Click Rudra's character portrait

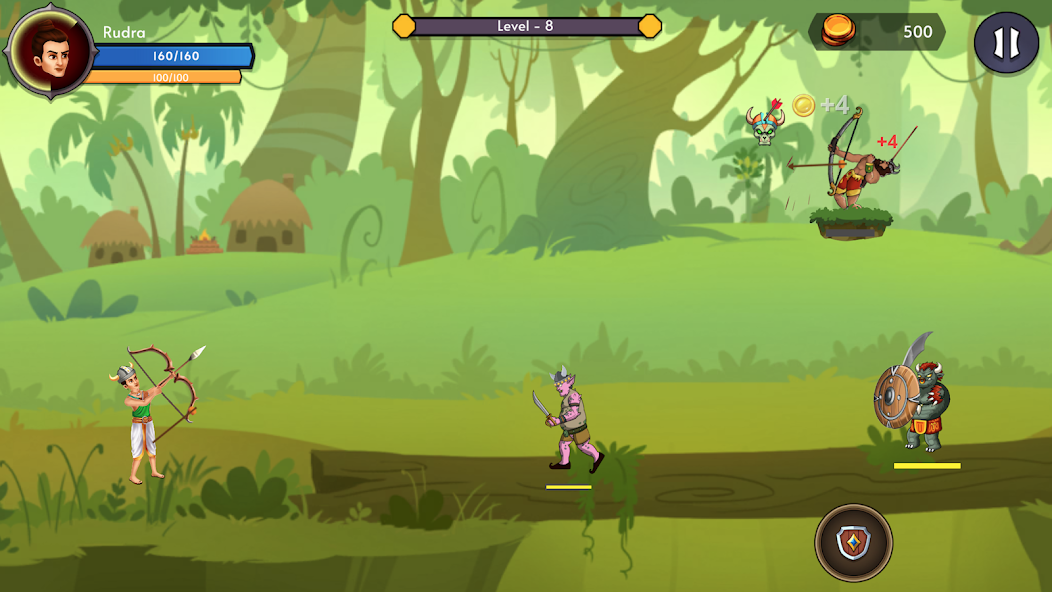point(48,51)
